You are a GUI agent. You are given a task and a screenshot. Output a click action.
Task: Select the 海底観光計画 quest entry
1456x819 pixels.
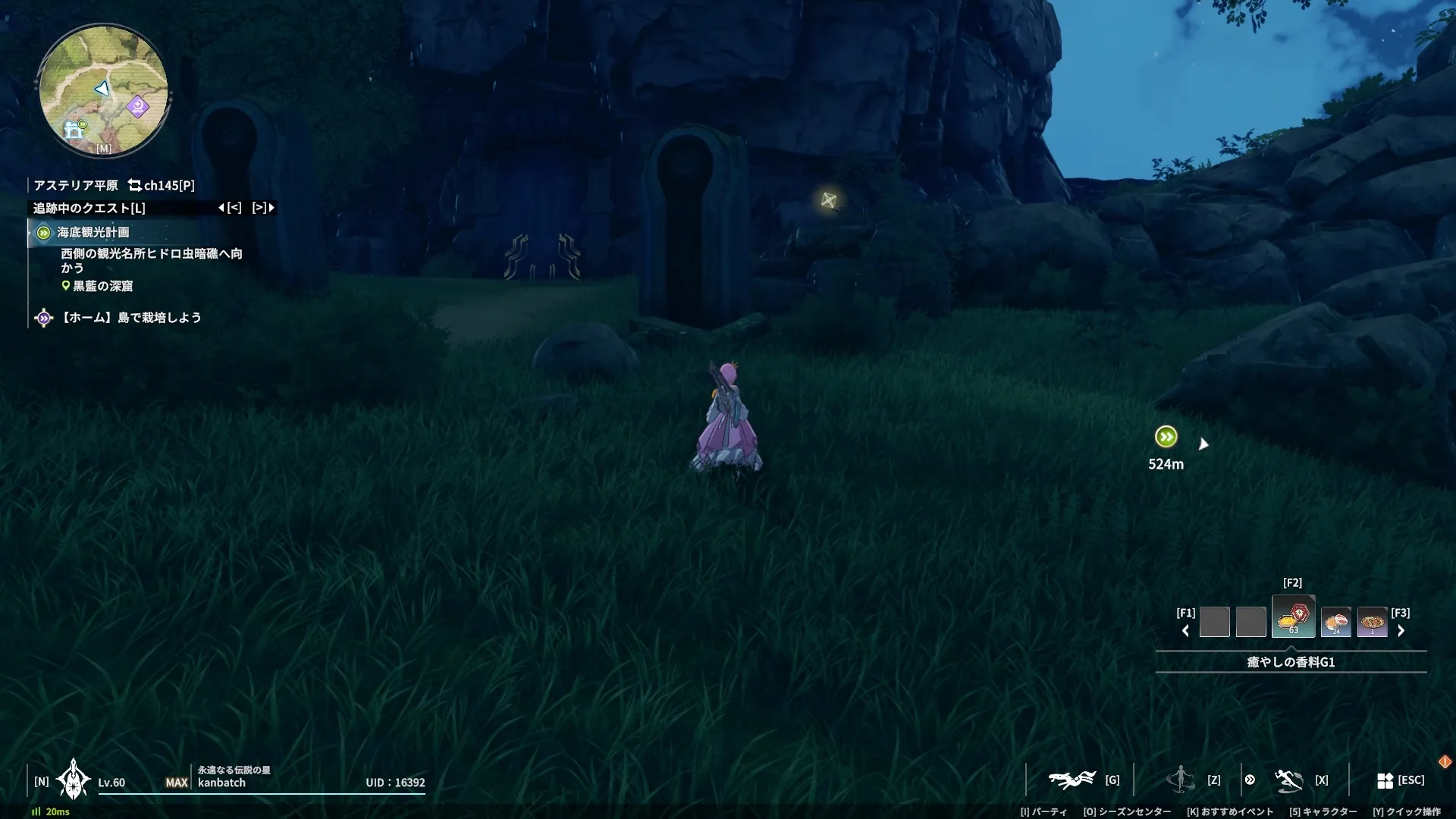pyautogui.click(x=93, y=233)
